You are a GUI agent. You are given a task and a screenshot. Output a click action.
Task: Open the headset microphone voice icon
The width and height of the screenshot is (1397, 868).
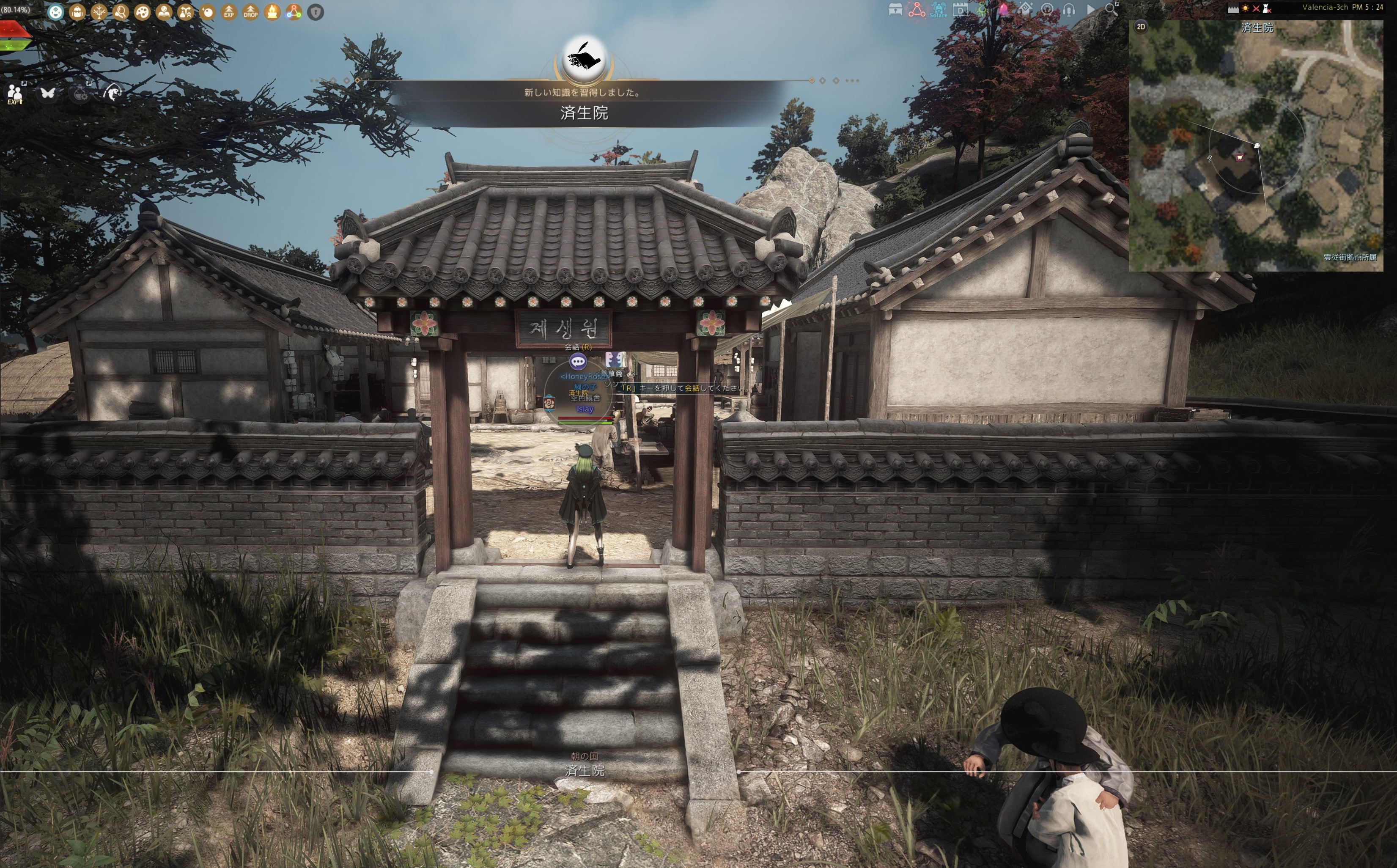tap(1069, 10)
